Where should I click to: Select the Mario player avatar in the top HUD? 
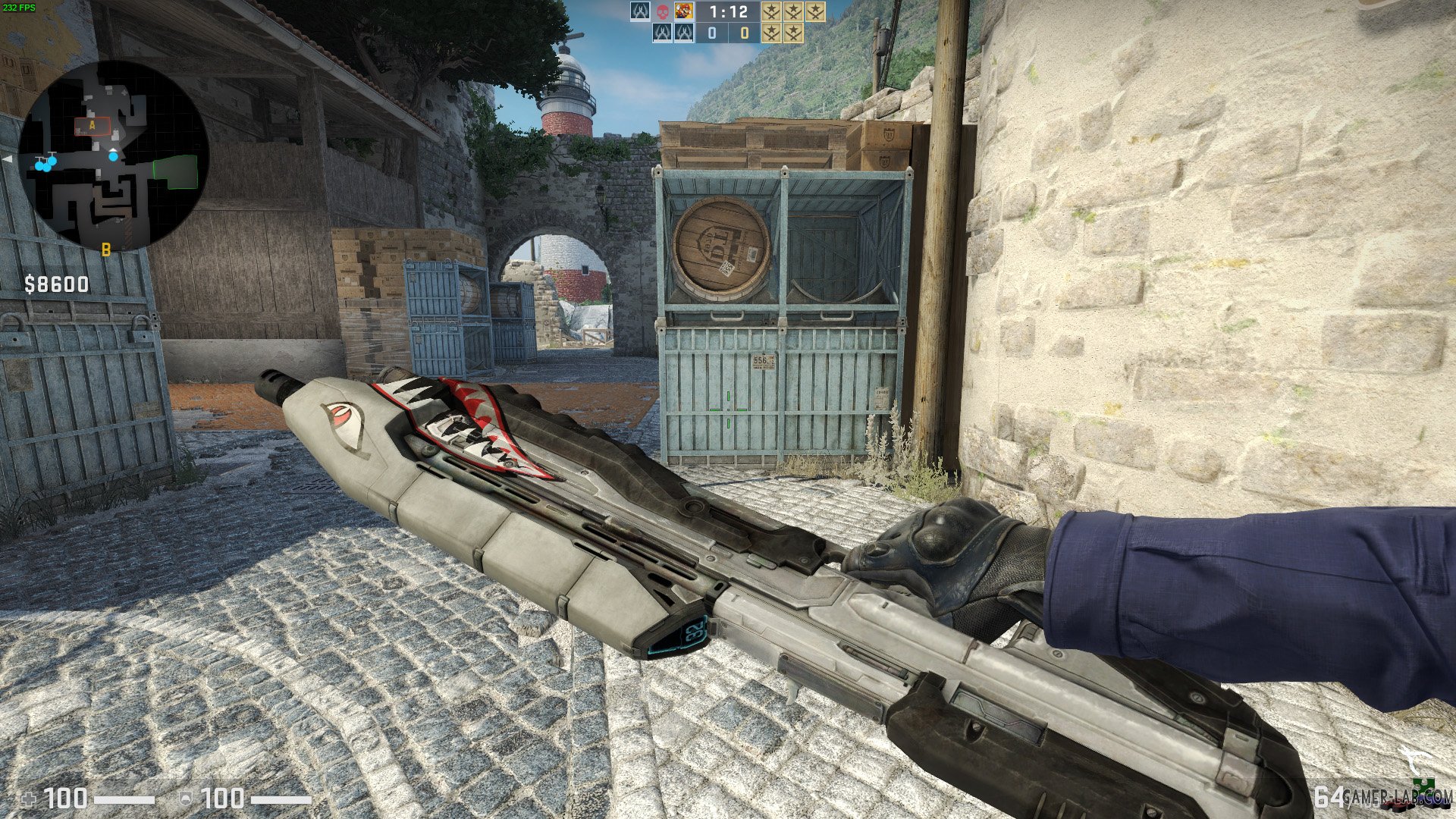(684, 11)
